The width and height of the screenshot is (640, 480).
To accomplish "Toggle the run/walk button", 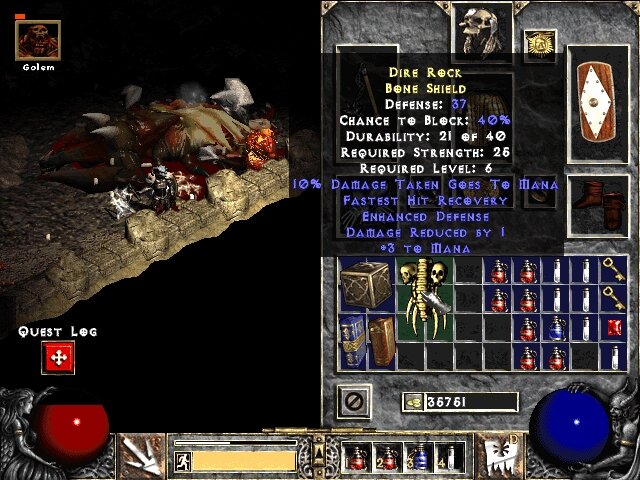I will [x=182, y=460].
